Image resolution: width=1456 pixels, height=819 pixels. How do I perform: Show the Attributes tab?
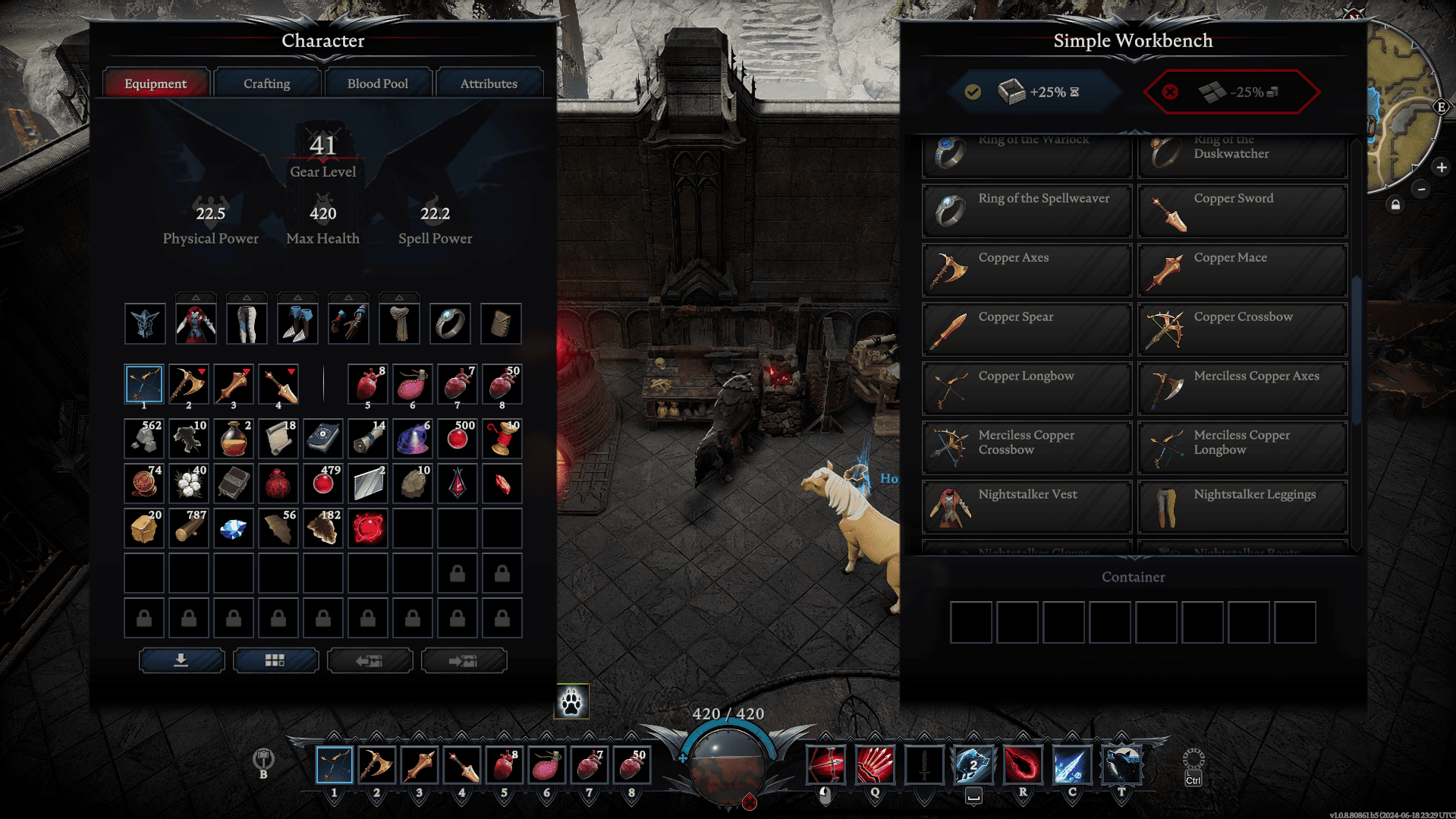488,83
